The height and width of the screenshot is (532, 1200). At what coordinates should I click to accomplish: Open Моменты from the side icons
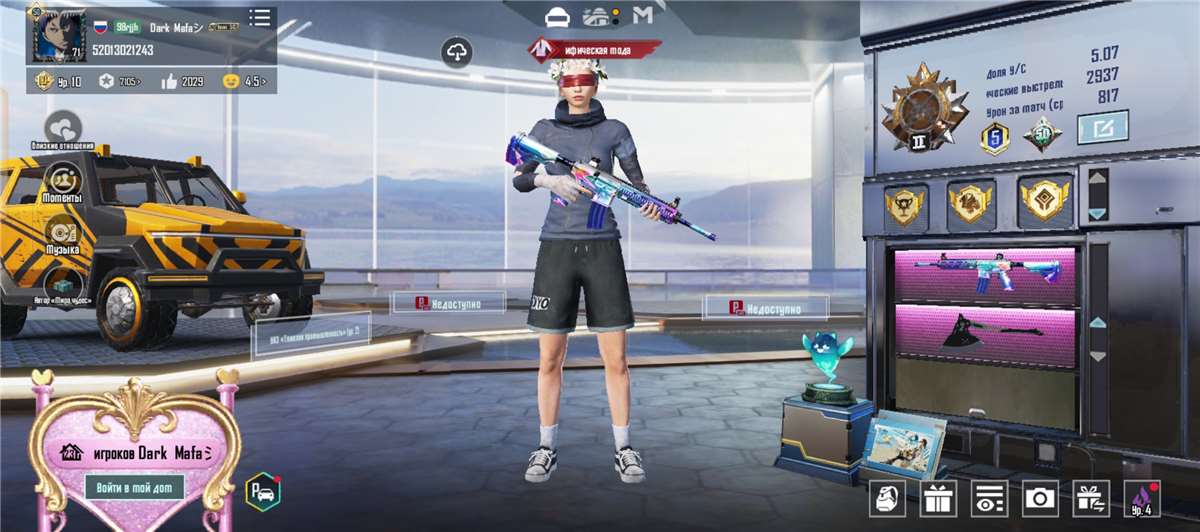tap(63, 182)
